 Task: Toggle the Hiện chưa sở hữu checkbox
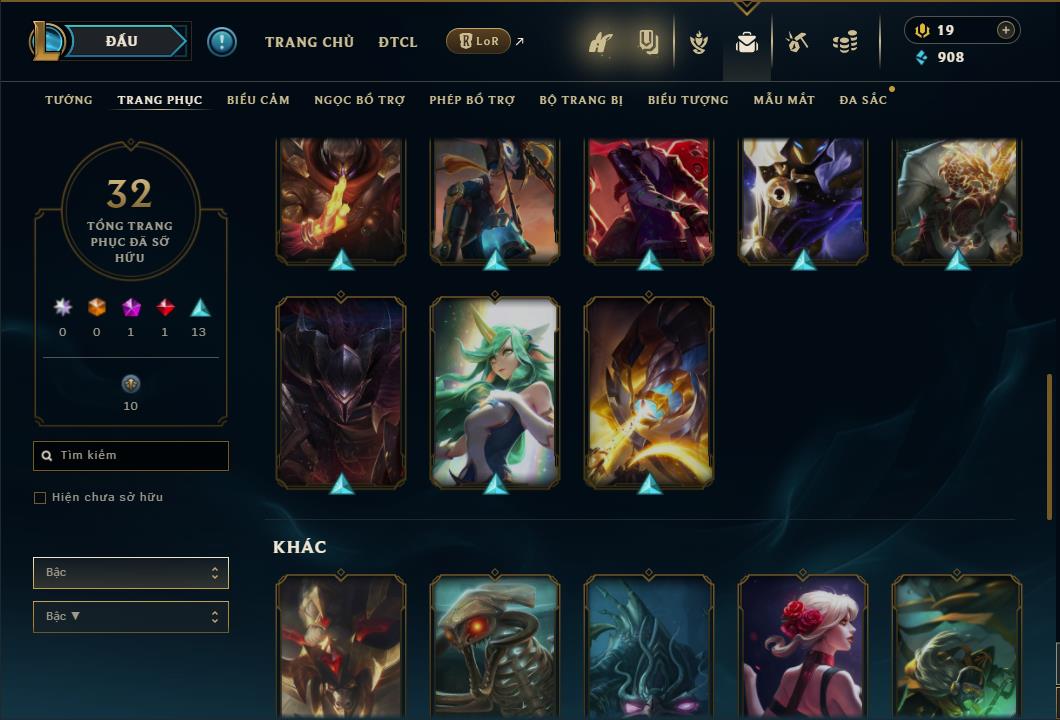pos(40,498)
